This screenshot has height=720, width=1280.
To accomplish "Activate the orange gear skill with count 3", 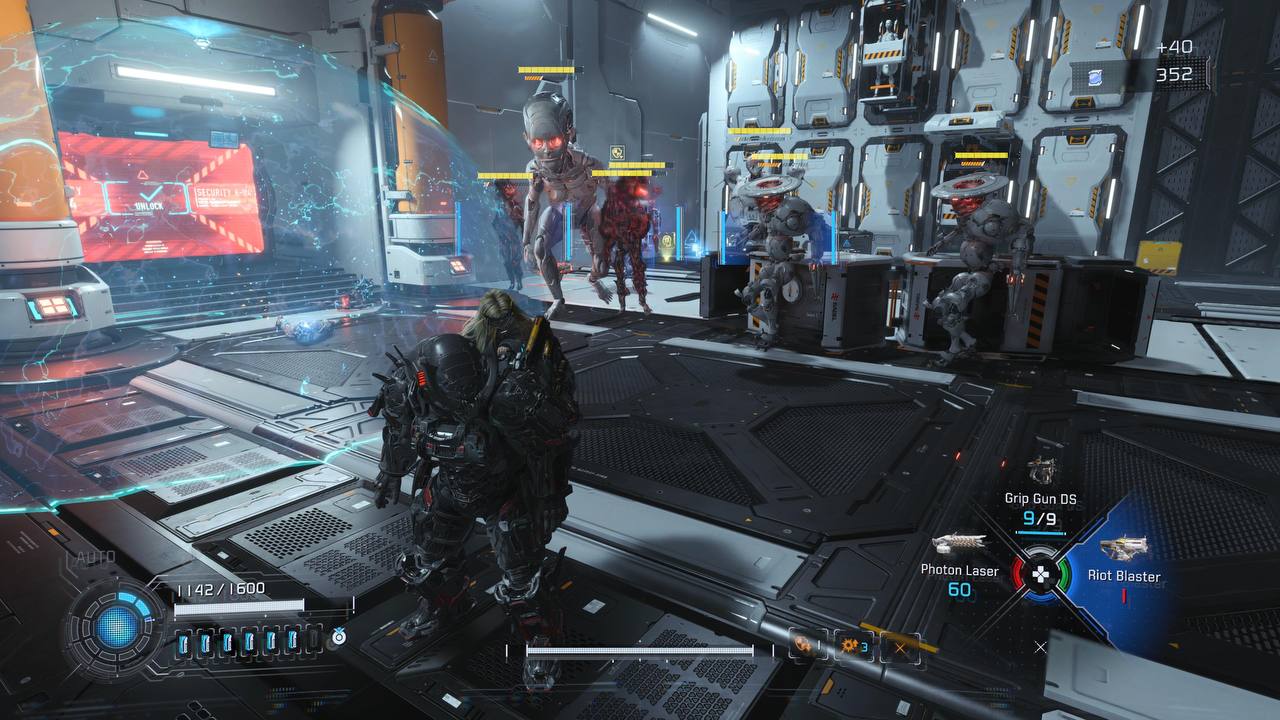I will (x=854, y=645).
